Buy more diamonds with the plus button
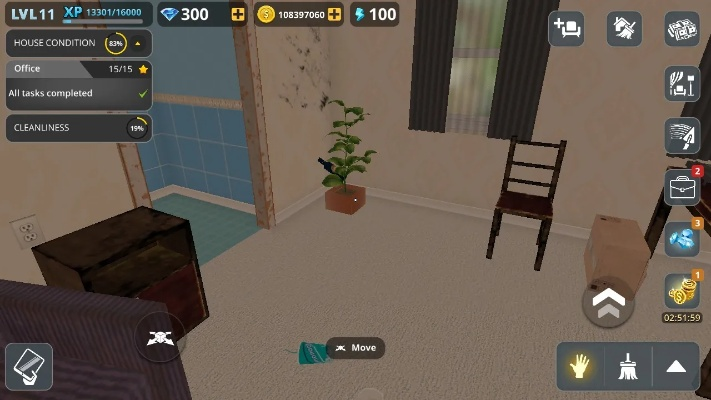This screenshot has height=400, width=711. (x=237, y=15)
